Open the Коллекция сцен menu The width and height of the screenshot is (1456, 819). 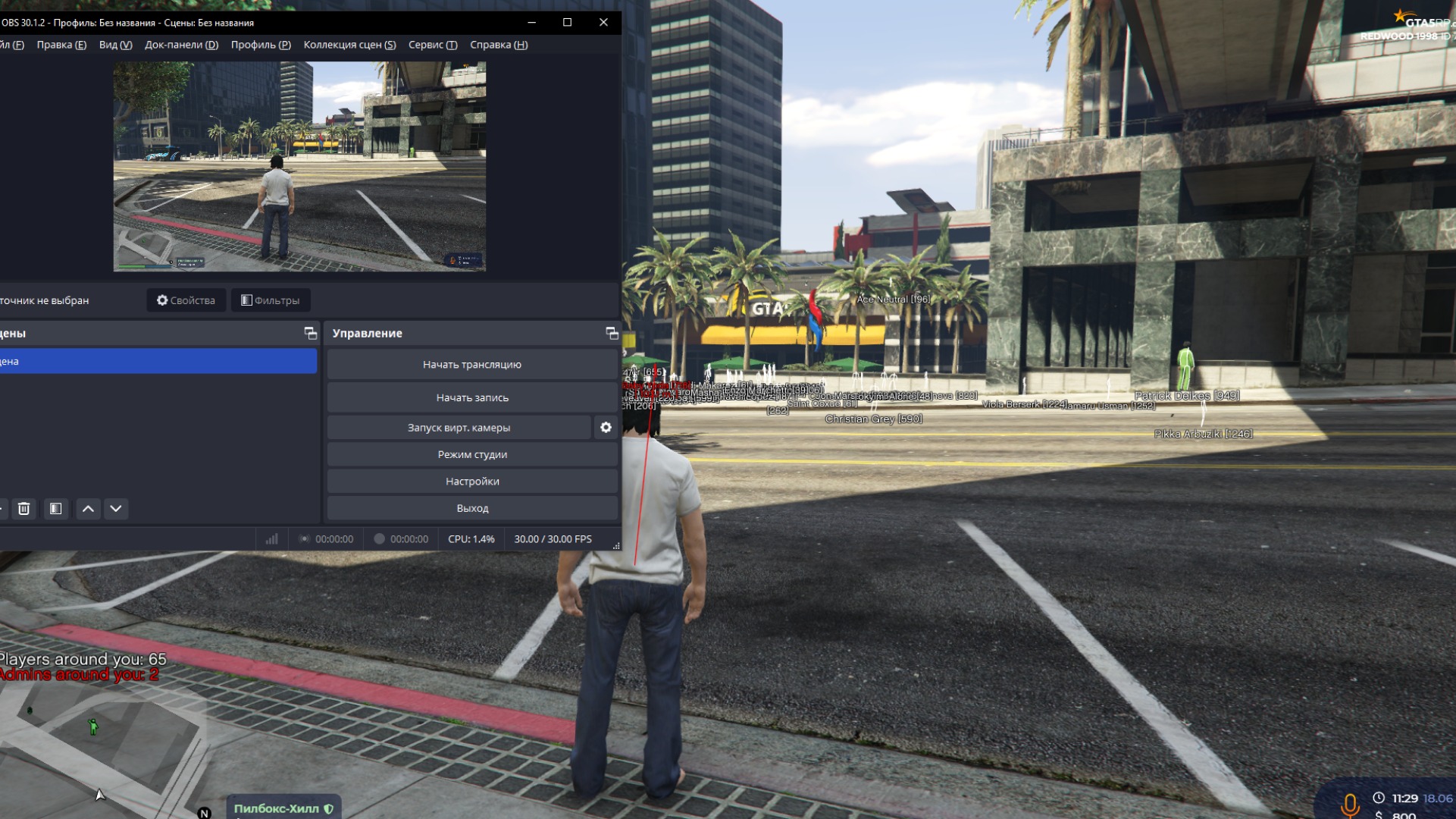[x=349, y=45]
